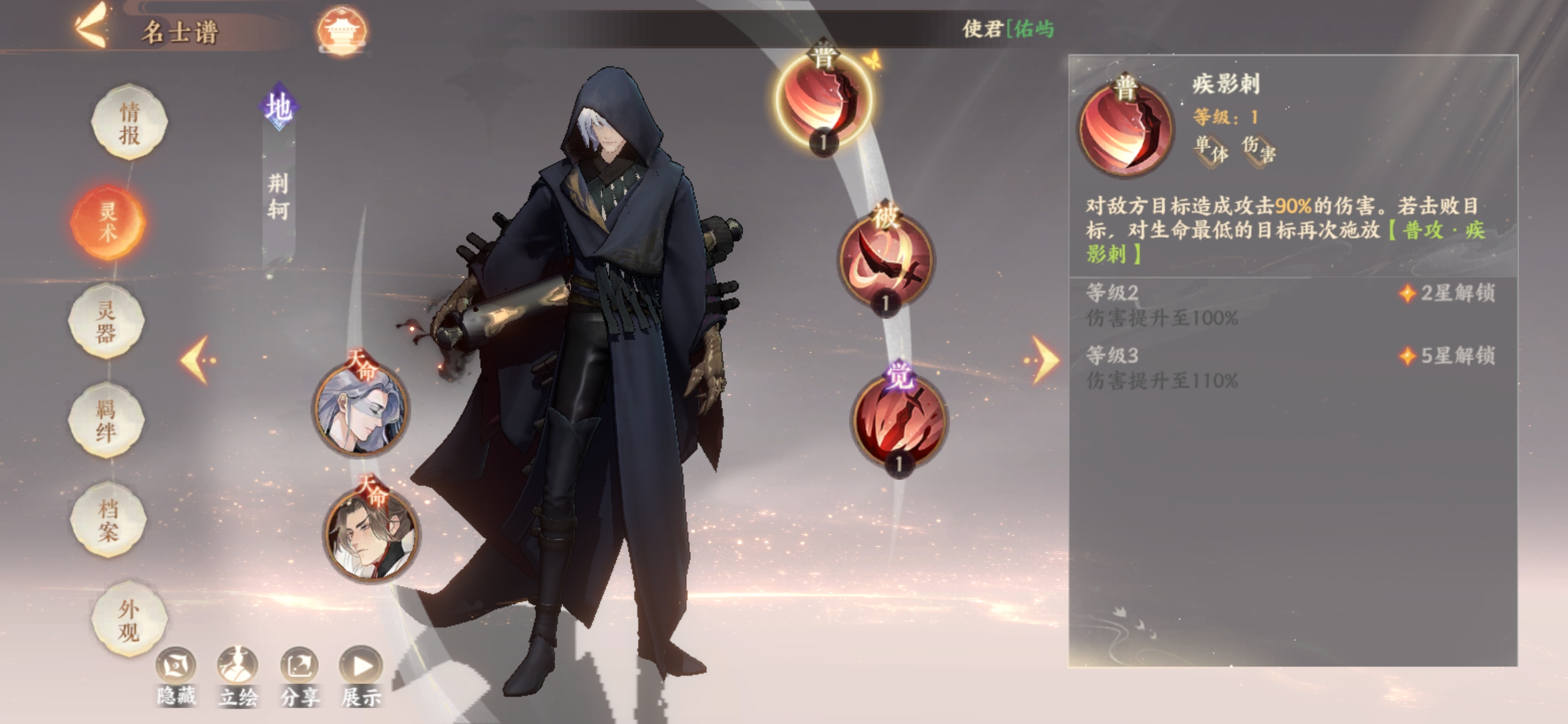This screenshot has height=724, width=1568.
Task: Open the temple icon beside 名士谱 title
Action: (347, 28)
